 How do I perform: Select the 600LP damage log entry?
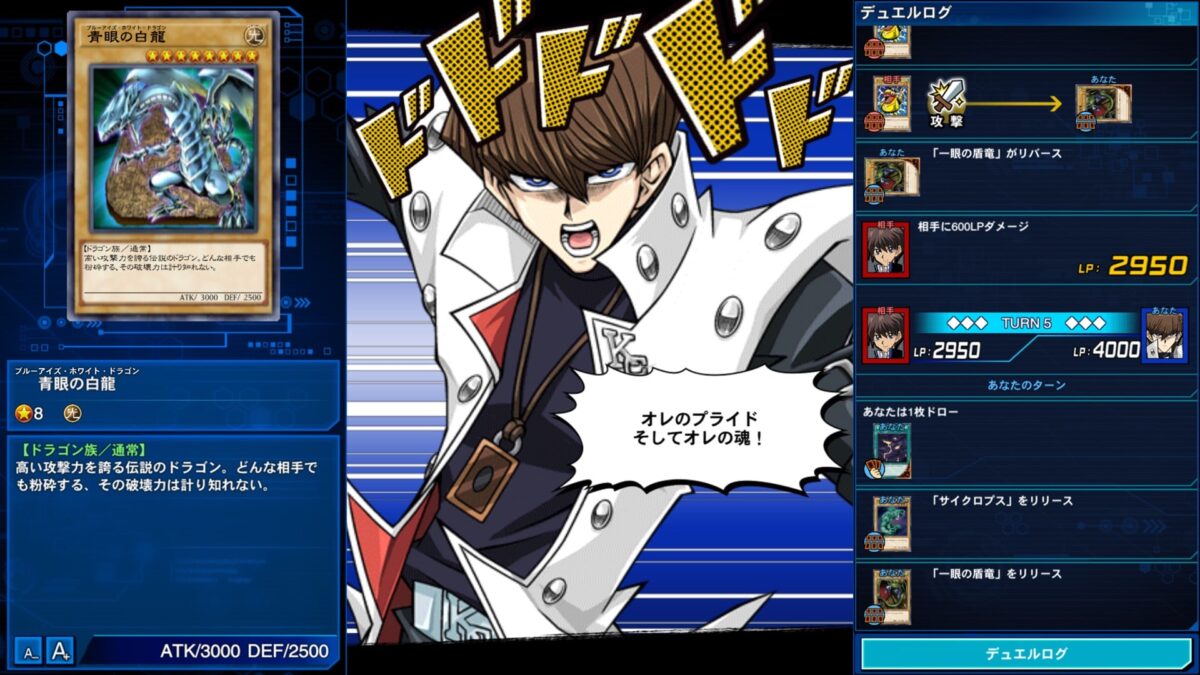tap(1026, 248)
